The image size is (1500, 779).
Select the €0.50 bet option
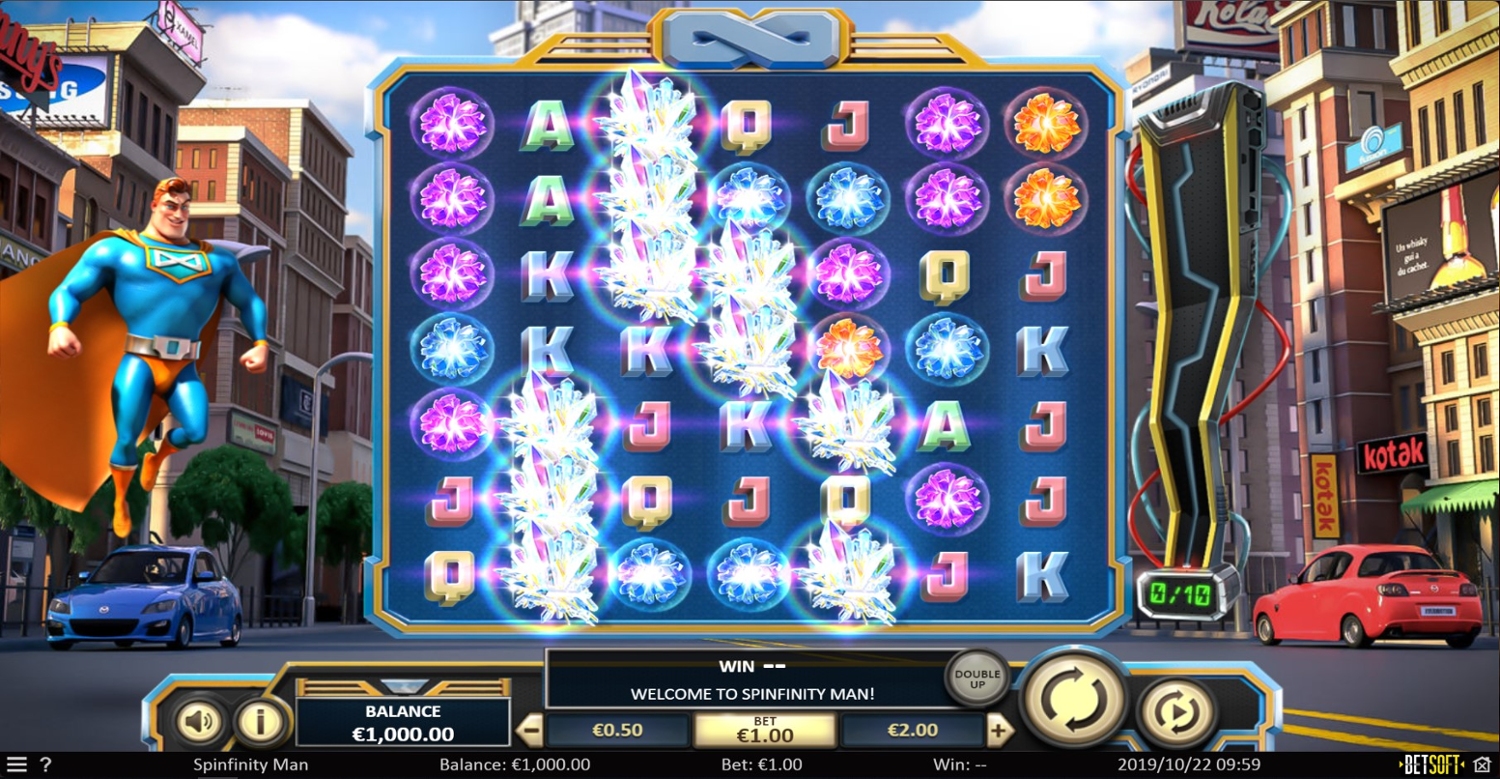point(617,731)
